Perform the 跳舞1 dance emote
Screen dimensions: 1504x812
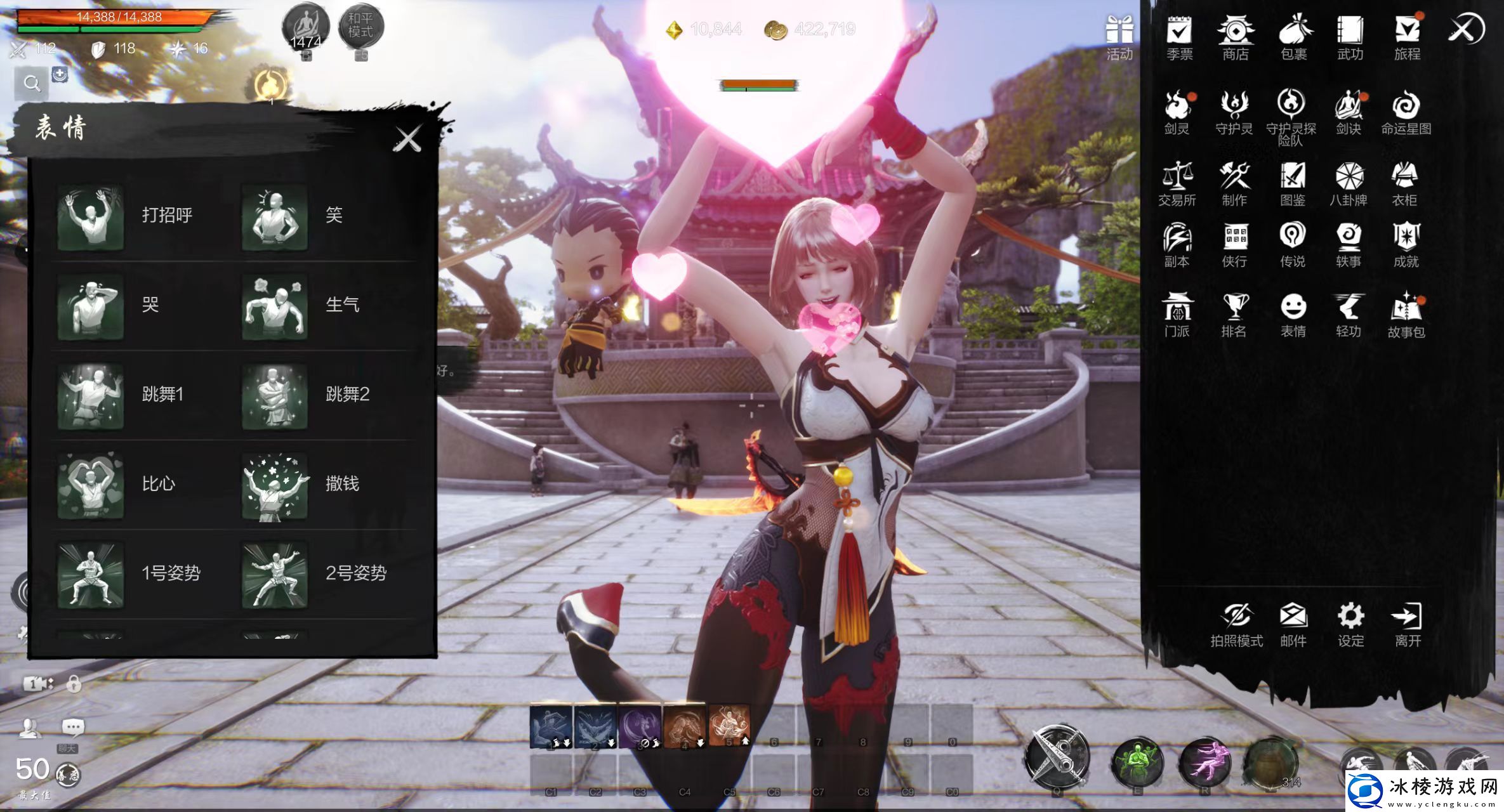(91, 395)
